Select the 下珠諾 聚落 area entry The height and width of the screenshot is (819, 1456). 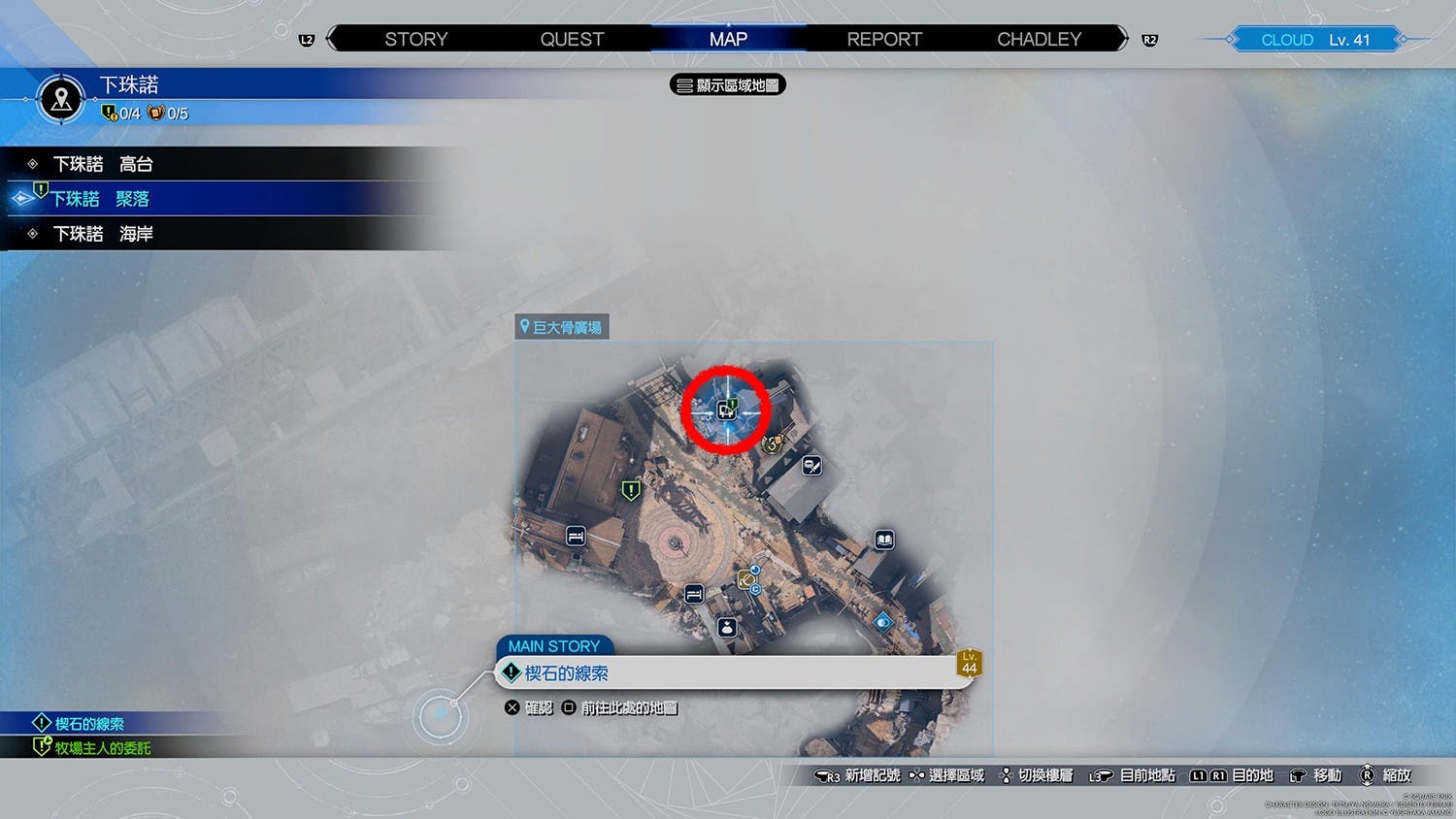coord(101,199)
